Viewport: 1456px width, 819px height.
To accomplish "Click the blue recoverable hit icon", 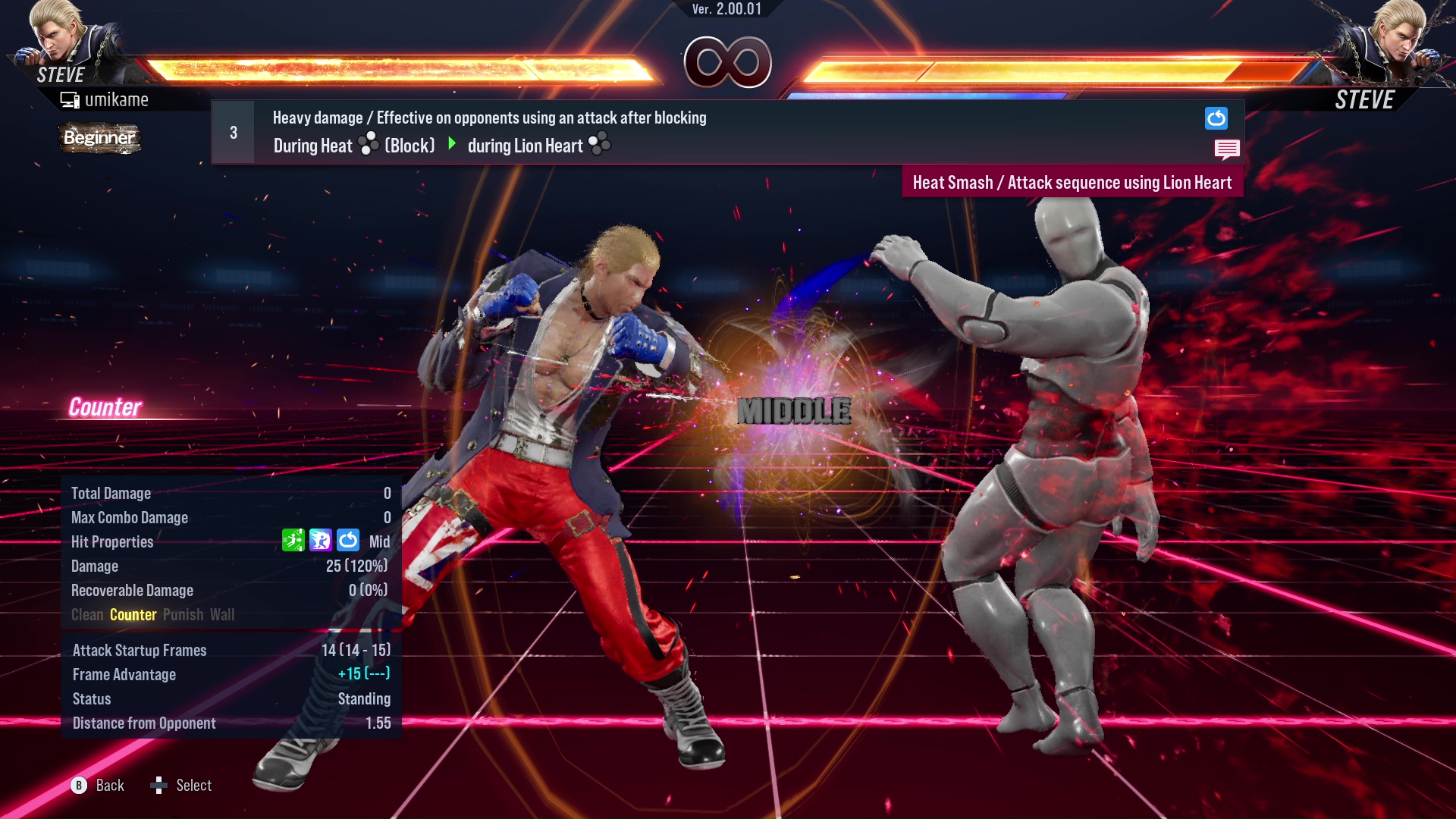I will point(348,541).
